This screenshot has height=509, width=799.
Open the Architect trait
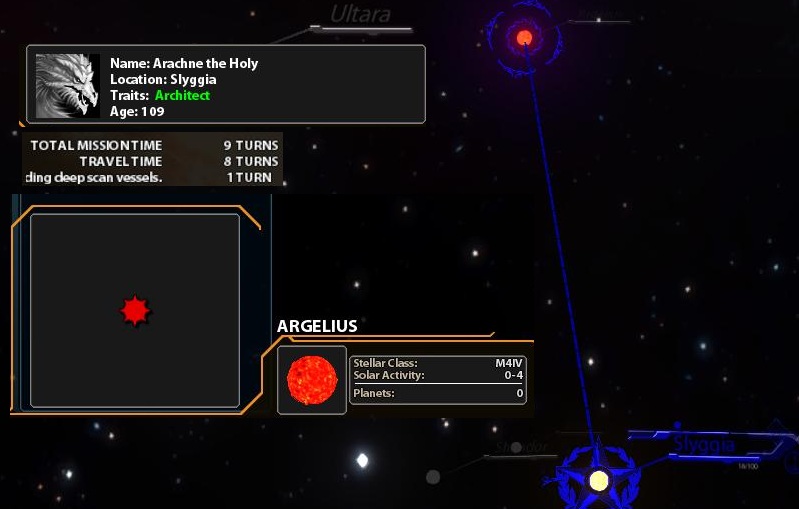tap(182, 96)
